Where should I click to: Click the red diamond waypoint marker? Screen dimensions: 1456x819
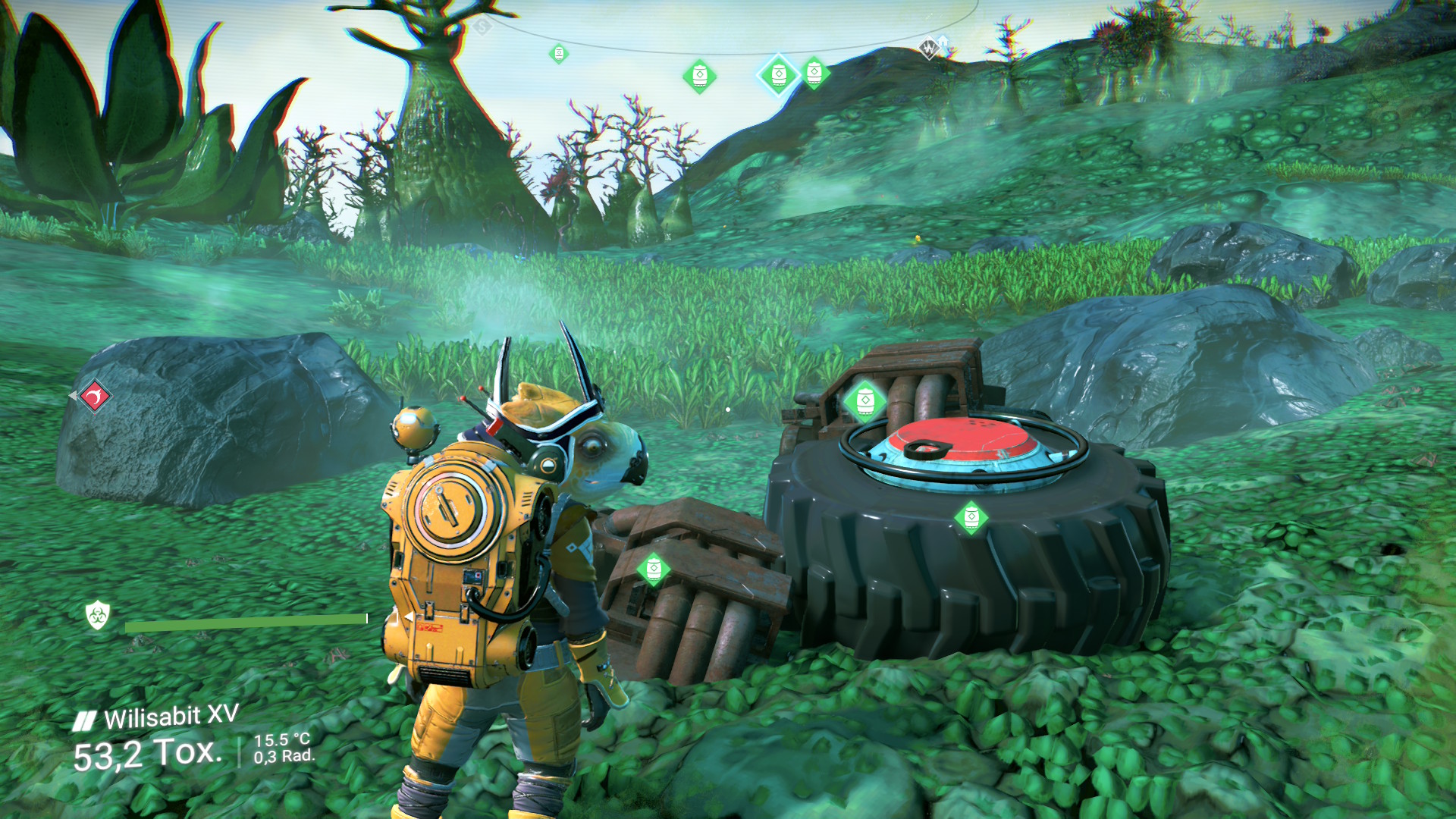(95, 396)
